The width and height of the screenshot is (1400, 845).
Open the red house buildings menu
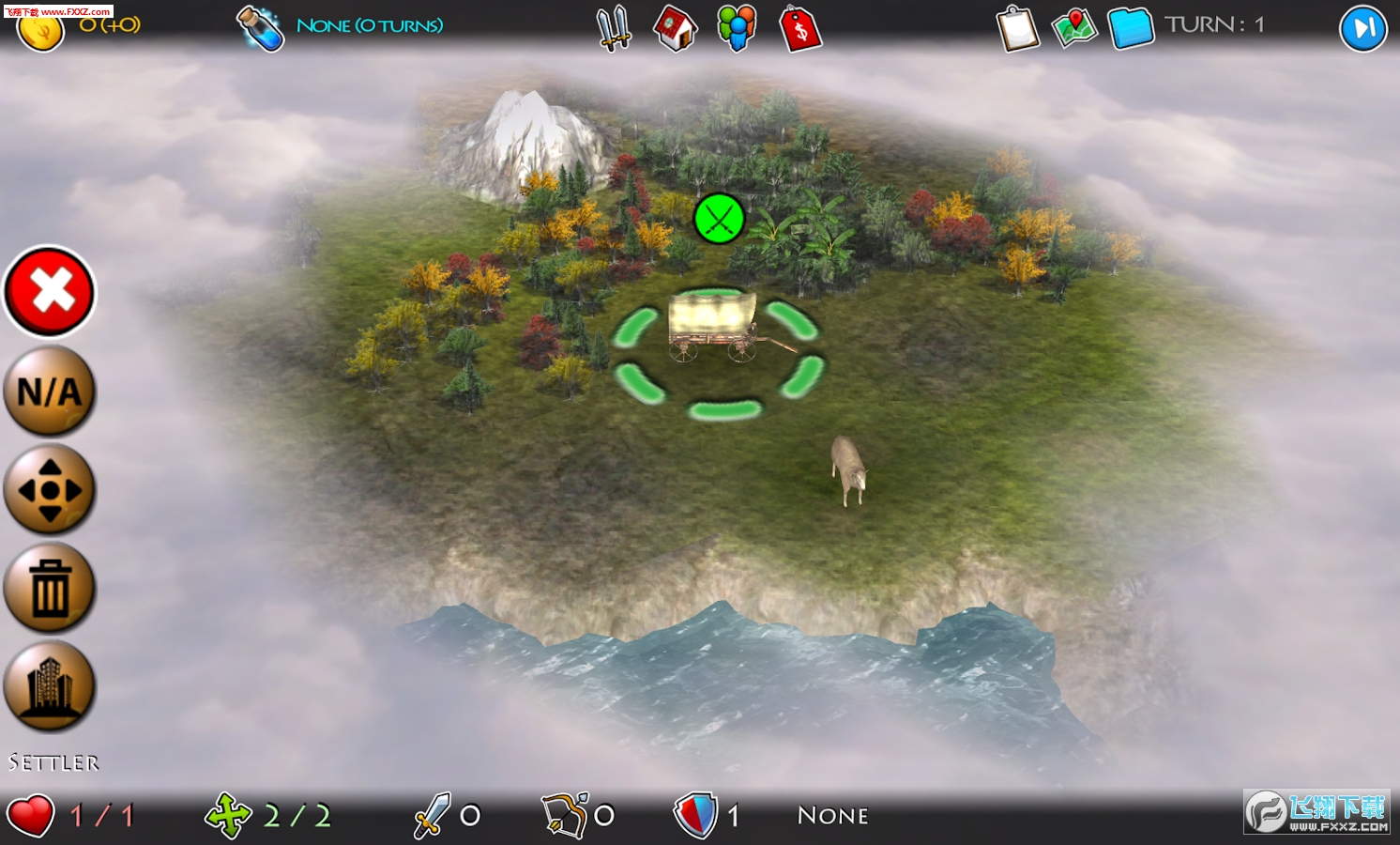click(x=676, y=28)
